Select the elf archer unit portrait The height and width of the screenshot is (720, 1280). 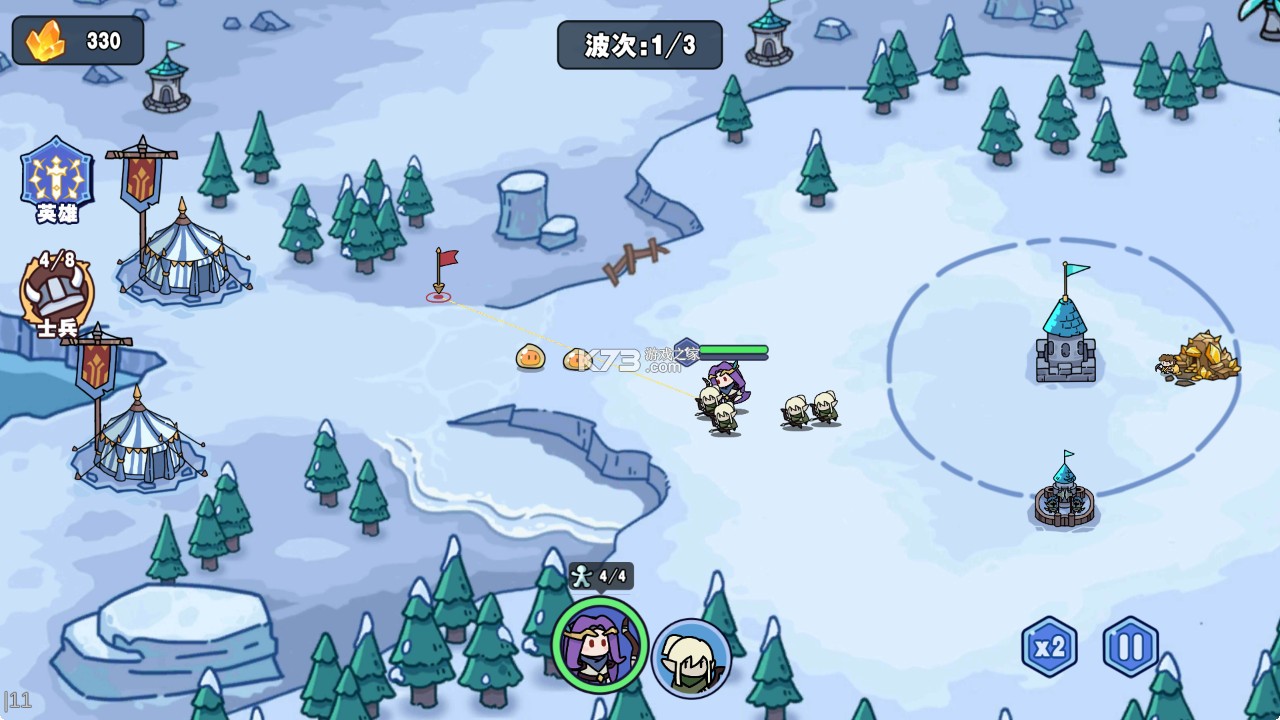[692, 655]
